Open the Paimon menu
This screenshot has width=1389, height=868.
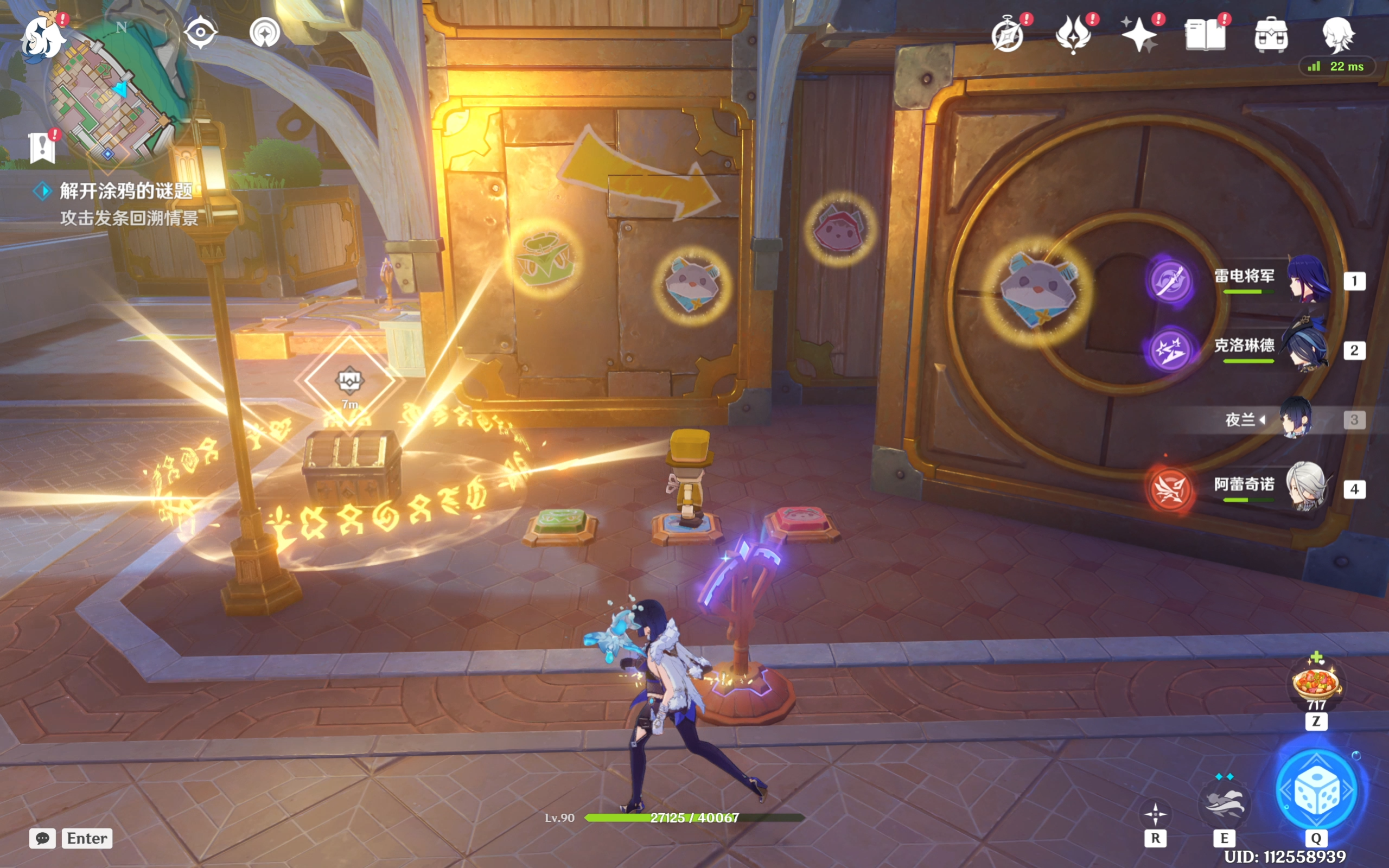(43, 36)
